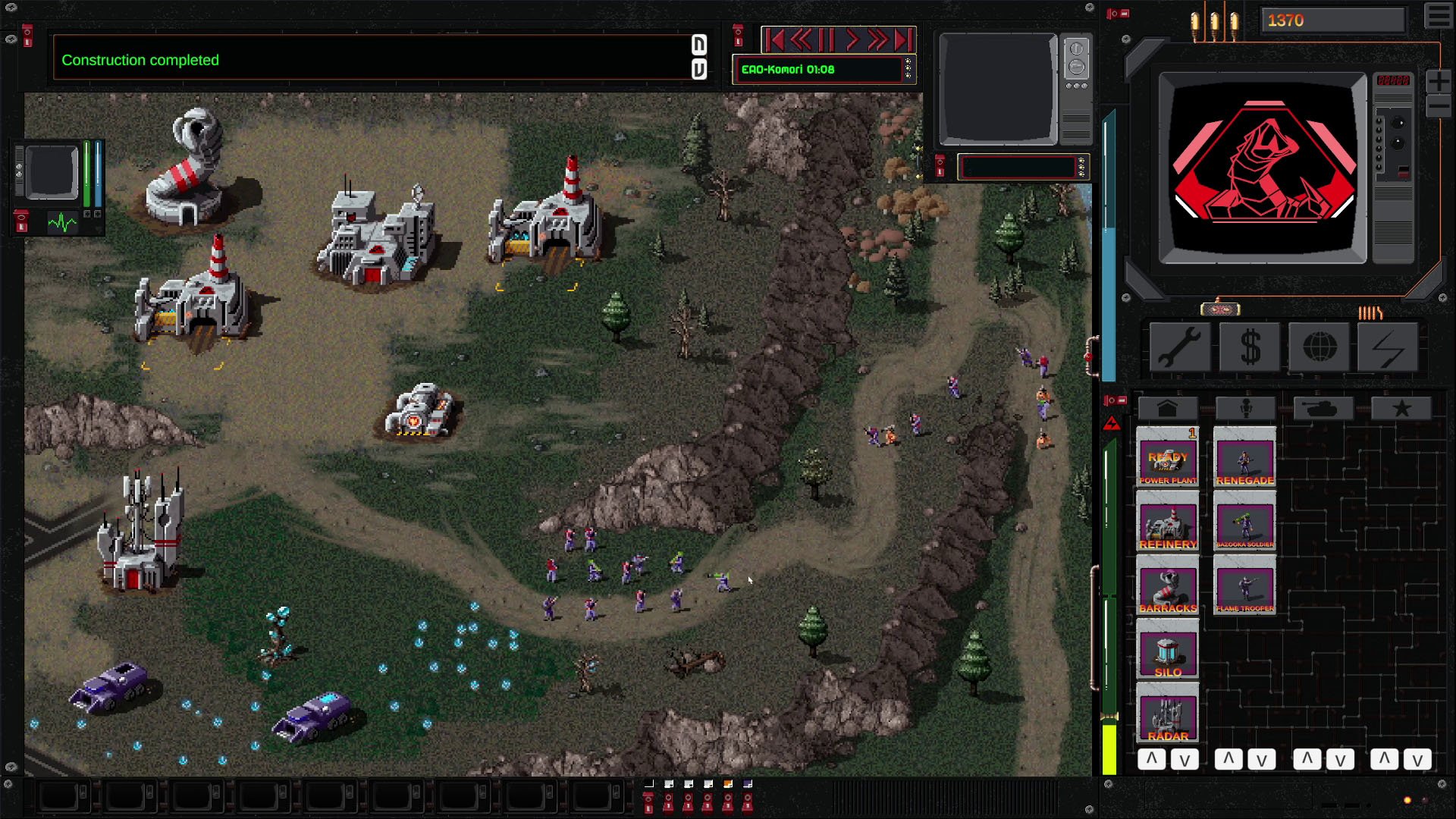
Task: Train a Flame Trooper
Action: (x=1244, y=586)
